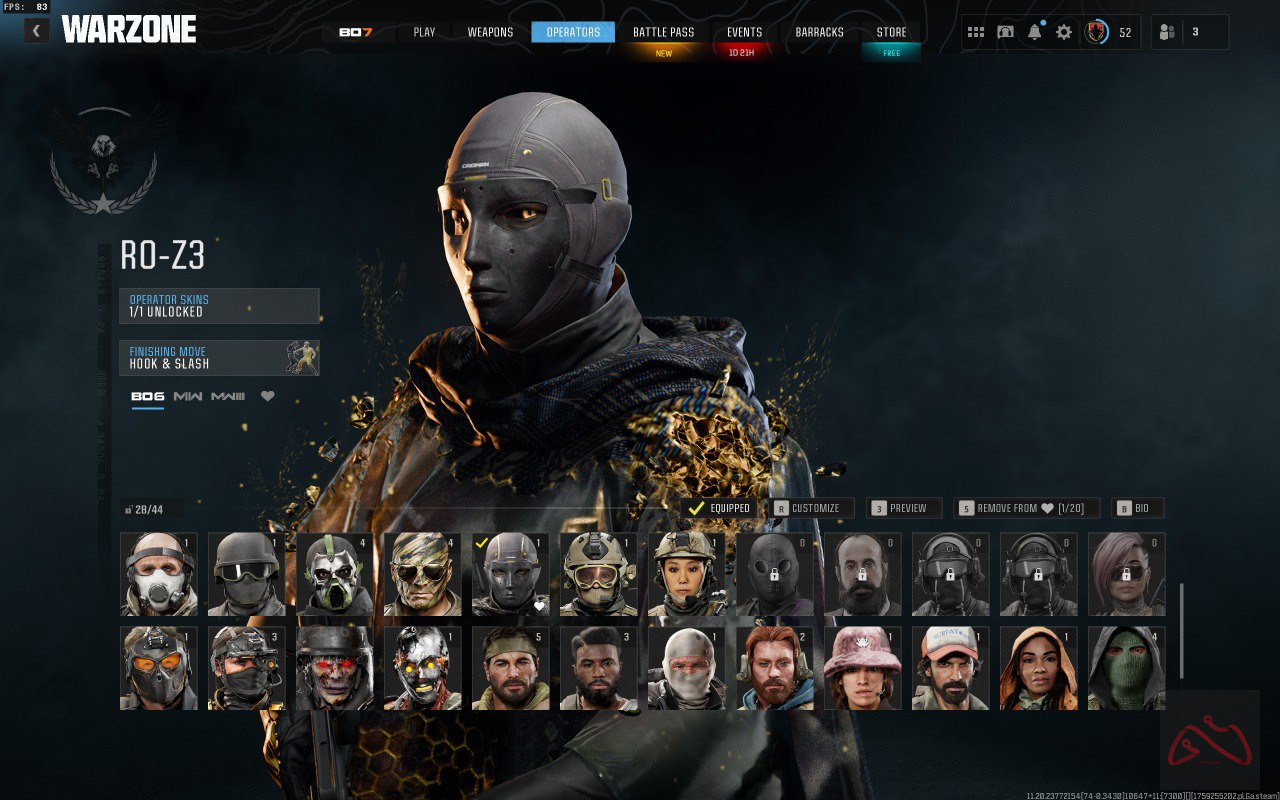
Task: Filter operators by MWIII
Action: click(x=228, y=396)
